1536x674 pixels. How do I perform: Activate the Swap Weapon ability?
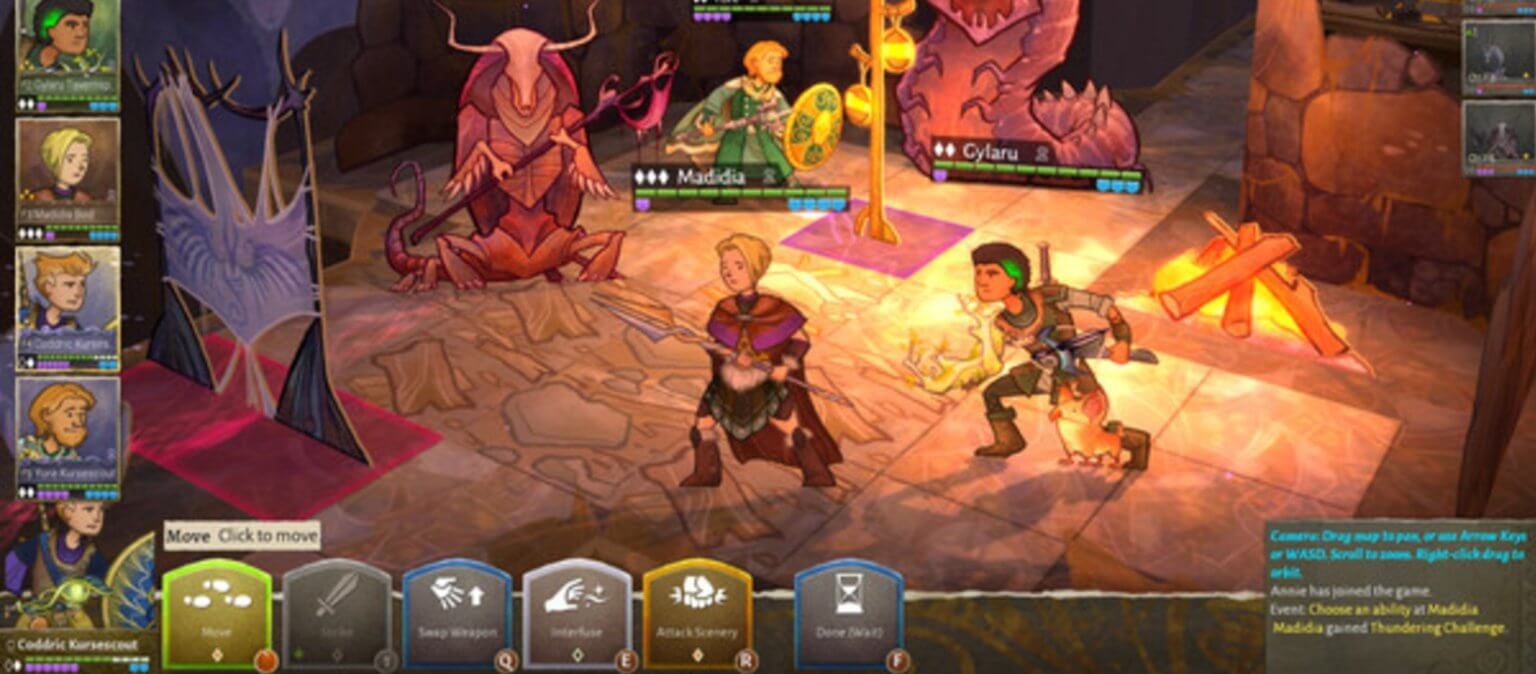click(457, 613)
